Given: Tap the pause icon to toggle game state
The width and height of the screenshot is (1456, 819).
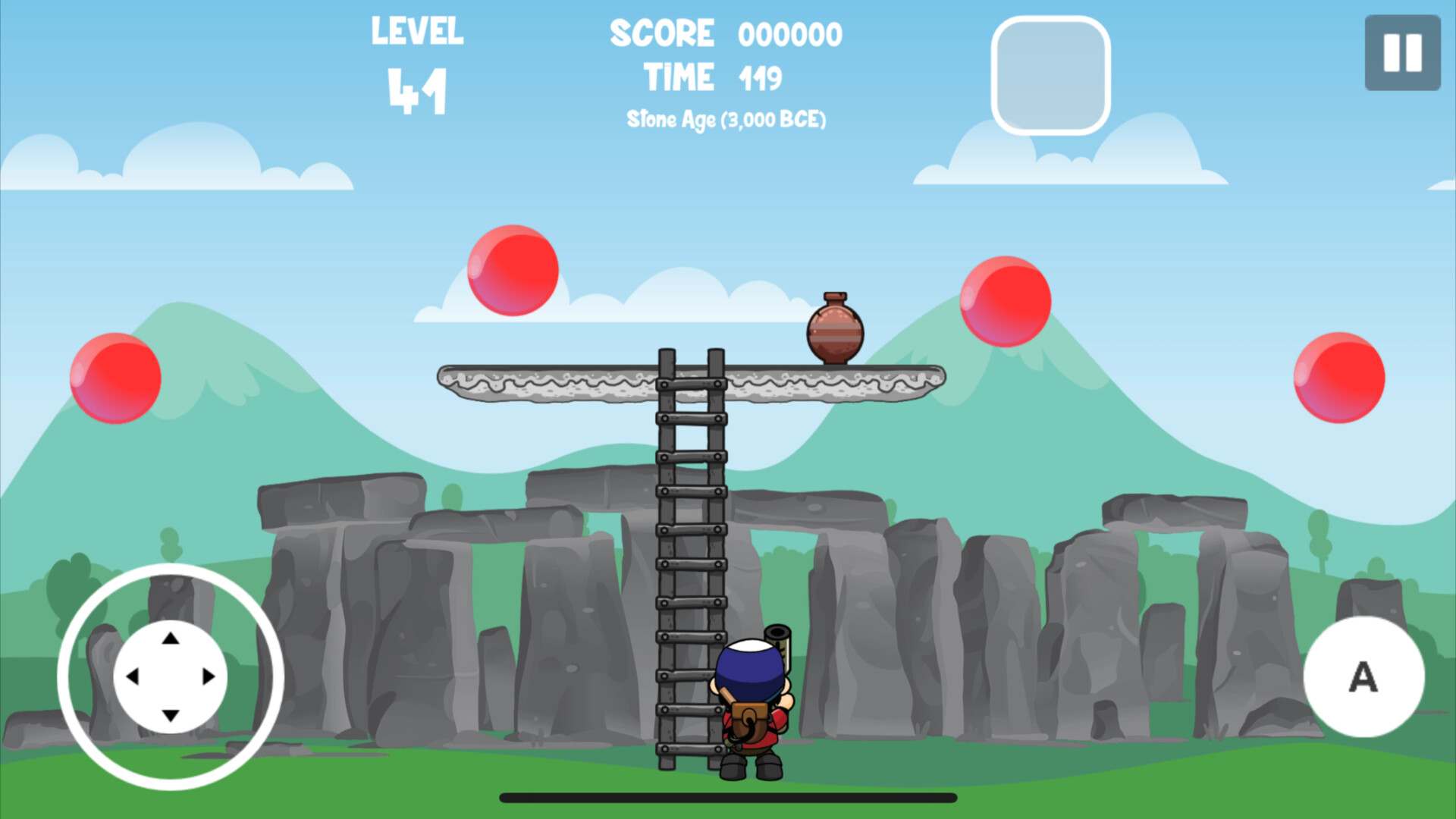Looking at the screenshot, I should coord(1401,51).
